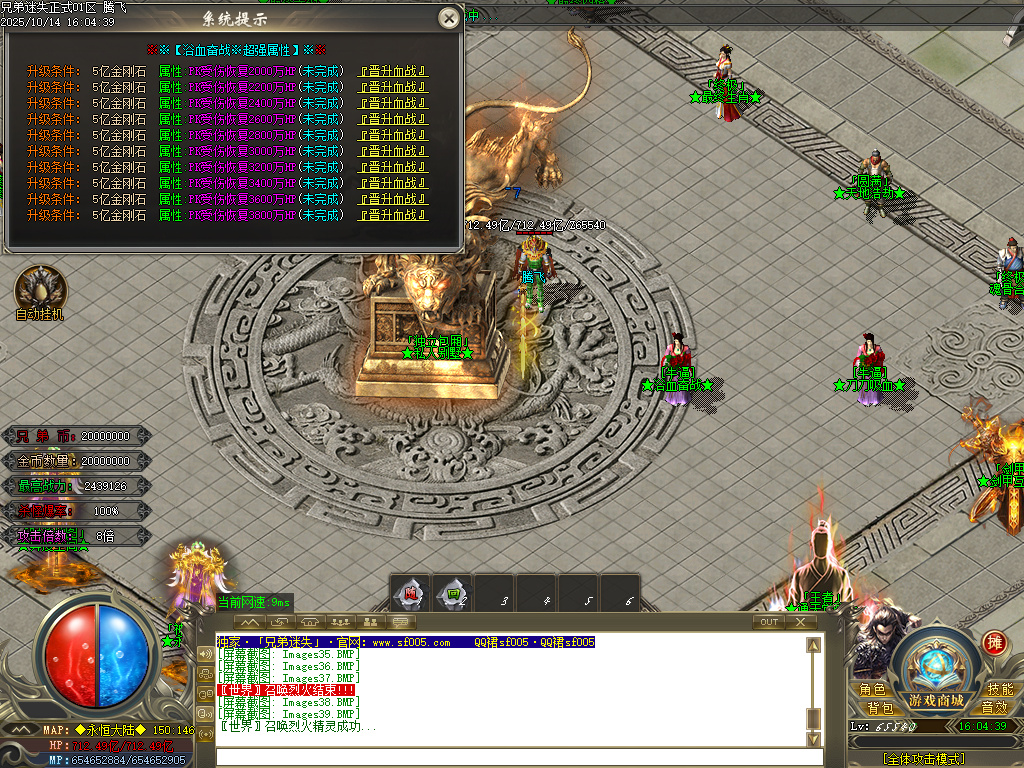Click 晋升血战 link for the 3200万HP row
The width and height of the screenshot is (1024, 768).
coord(394,167)
